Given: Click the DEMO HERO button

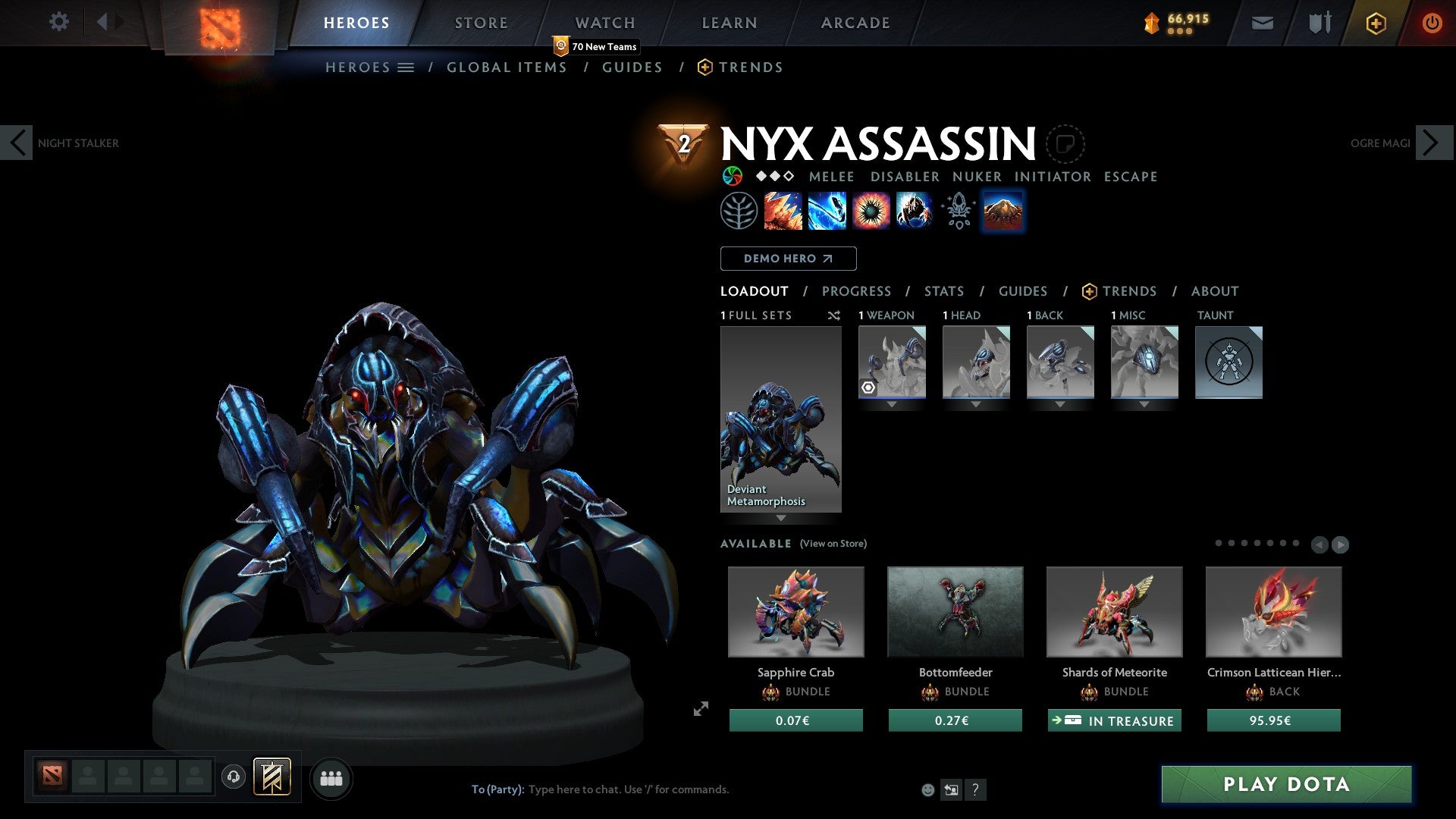Looking at the screenshot, I should coord(788,259).
